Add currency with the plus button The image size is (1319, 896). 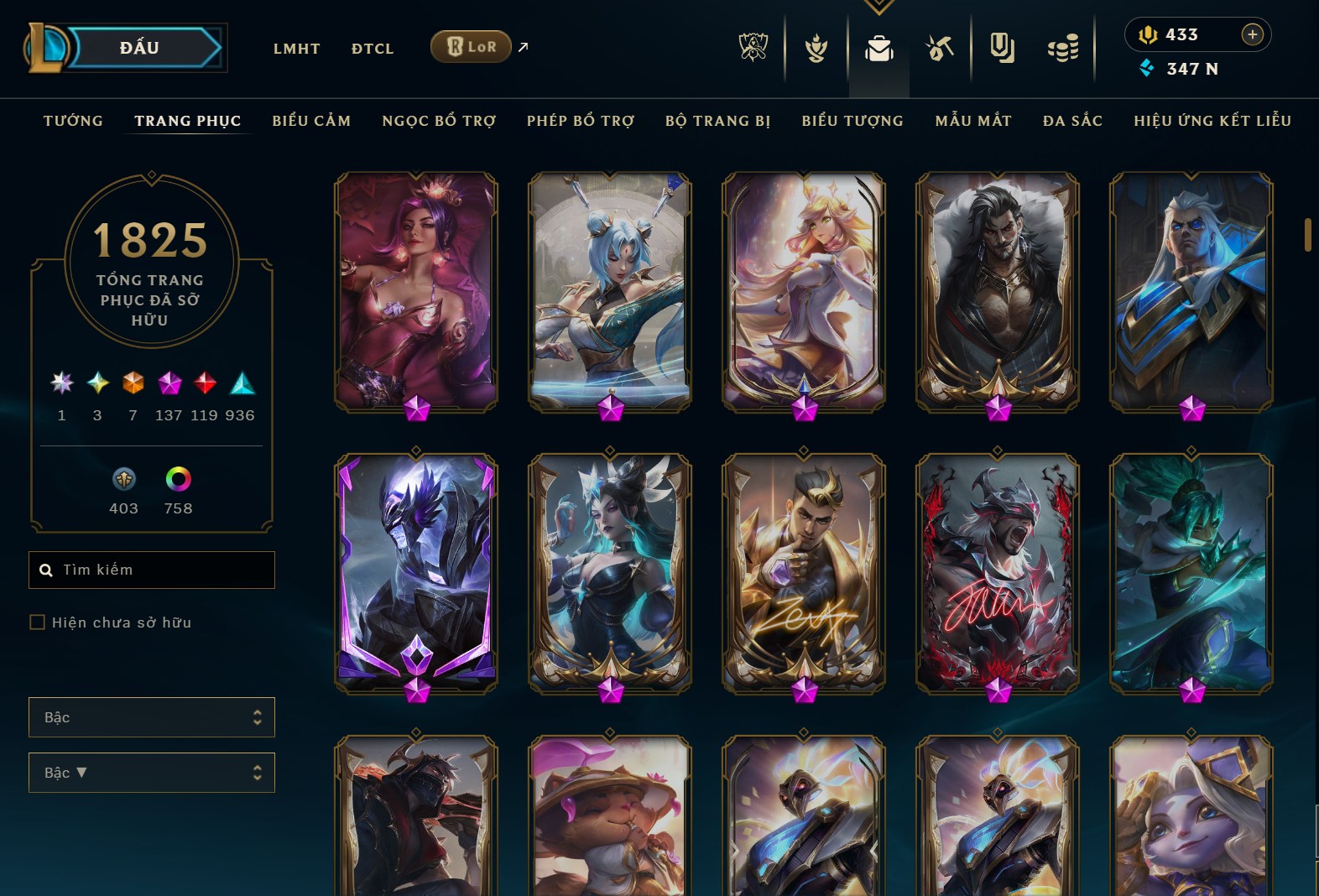point(1252,34)
